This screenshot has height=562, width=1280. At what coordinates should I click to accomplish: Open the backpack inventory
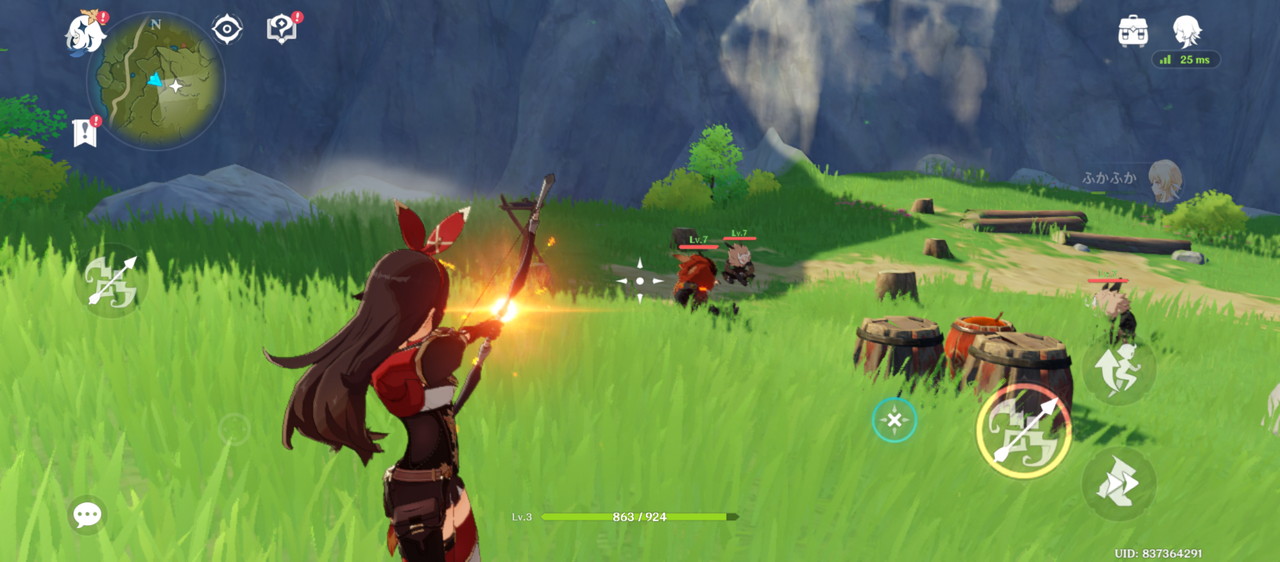point(1133,31)
